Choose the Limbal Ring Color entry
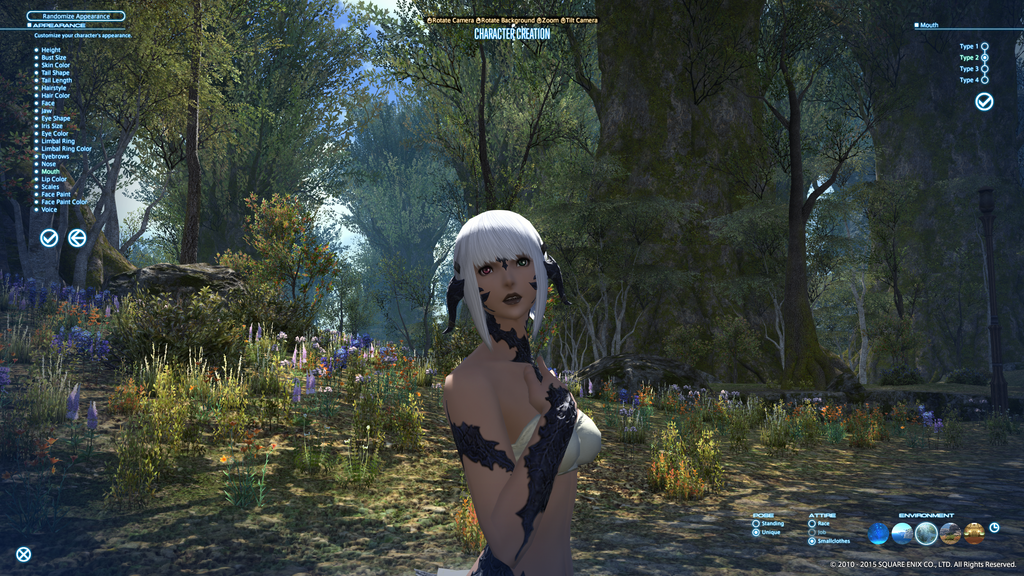The image size is (1024, 576). tap(66, 149)
